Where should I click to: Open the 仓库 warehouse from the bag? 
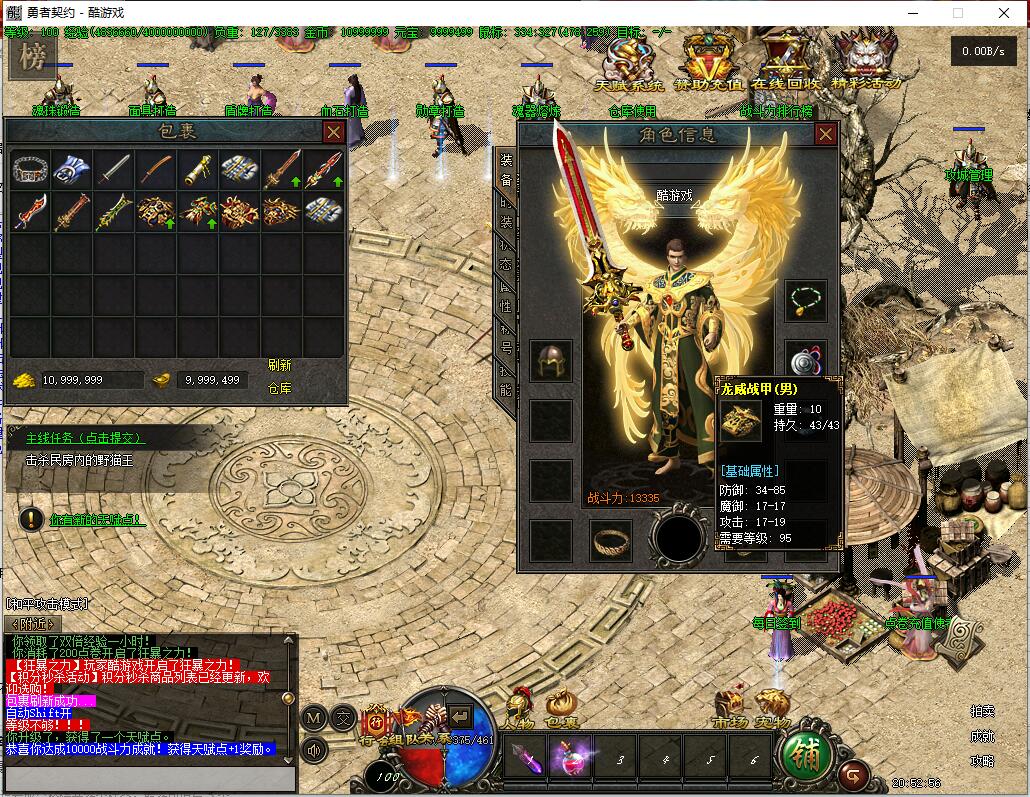(280, 388)
